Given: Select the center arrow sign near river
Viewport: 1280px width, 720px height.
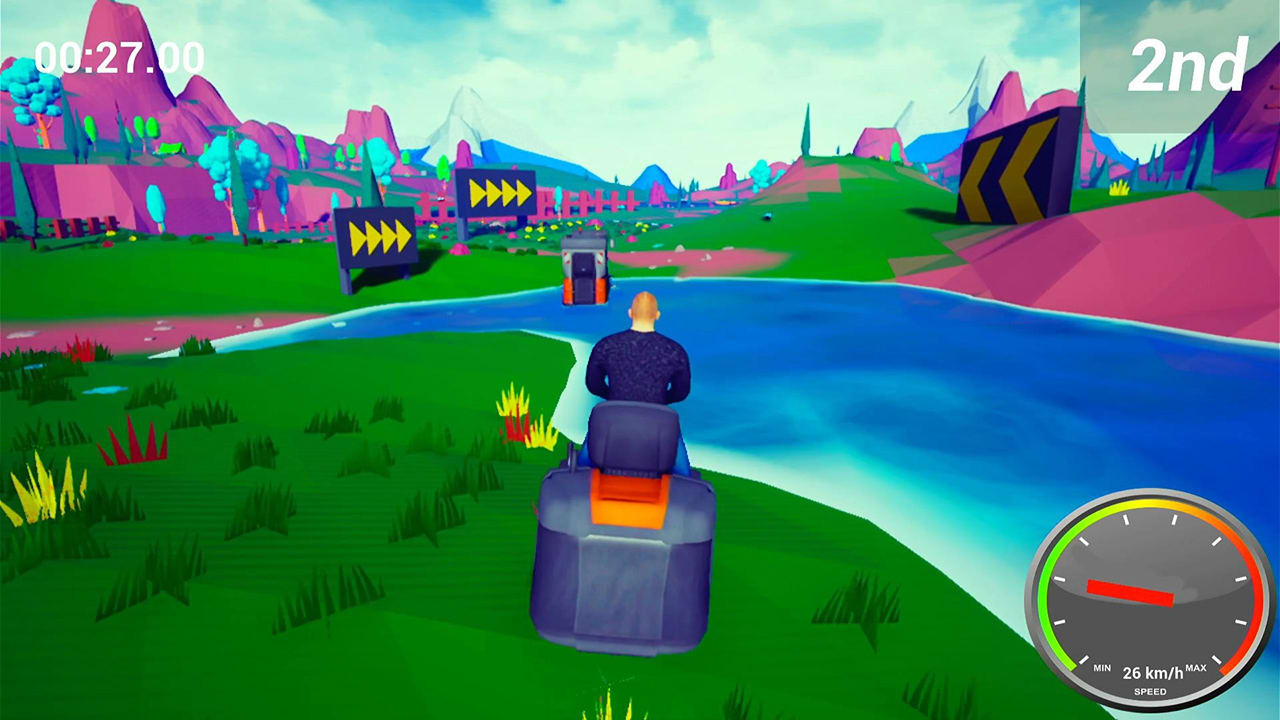Looking at the screenshot, I should (x=496, y=190).
